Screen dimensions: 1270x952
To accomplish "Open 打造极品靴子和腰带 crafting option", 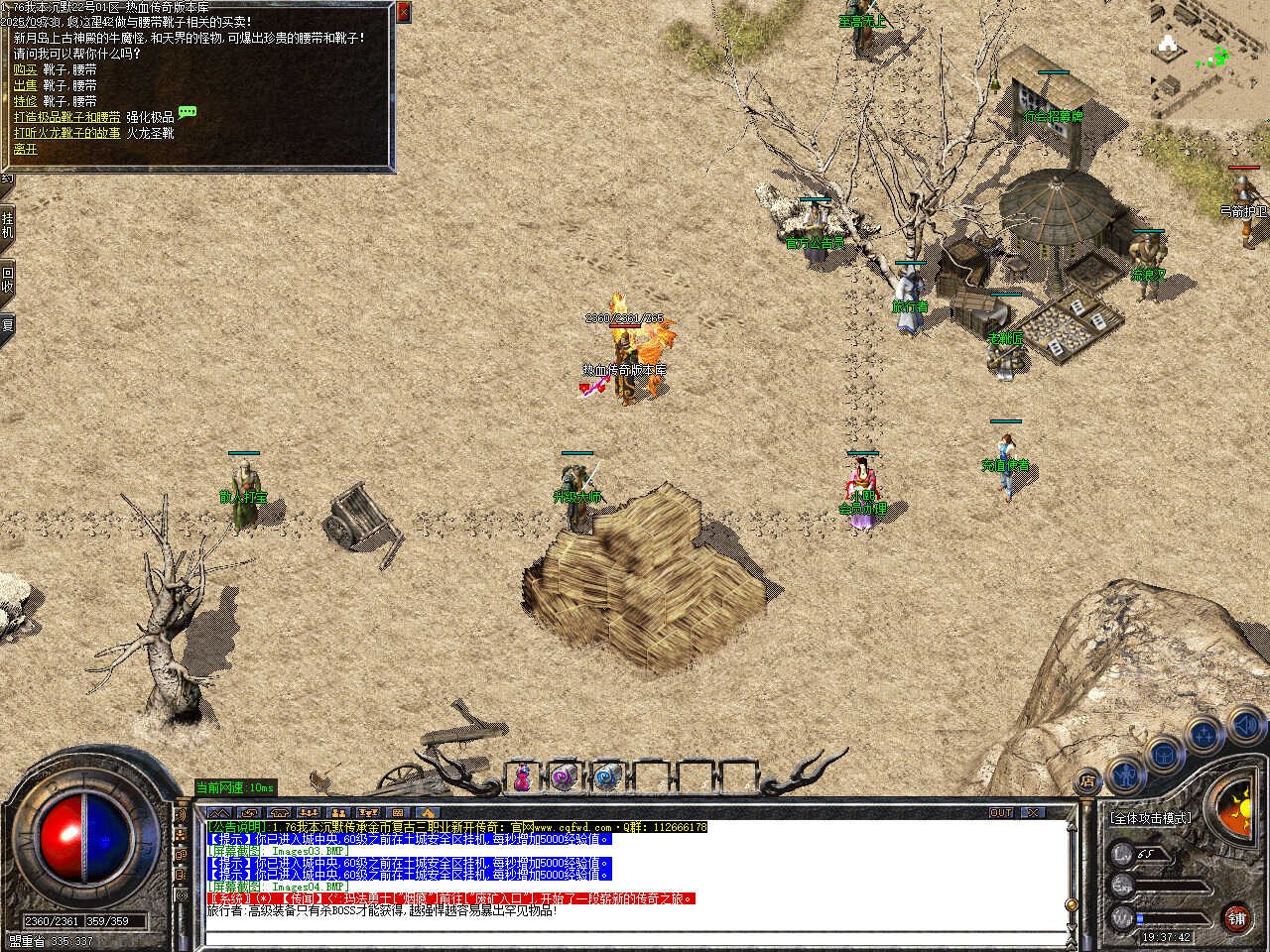I will pos(66,117).
